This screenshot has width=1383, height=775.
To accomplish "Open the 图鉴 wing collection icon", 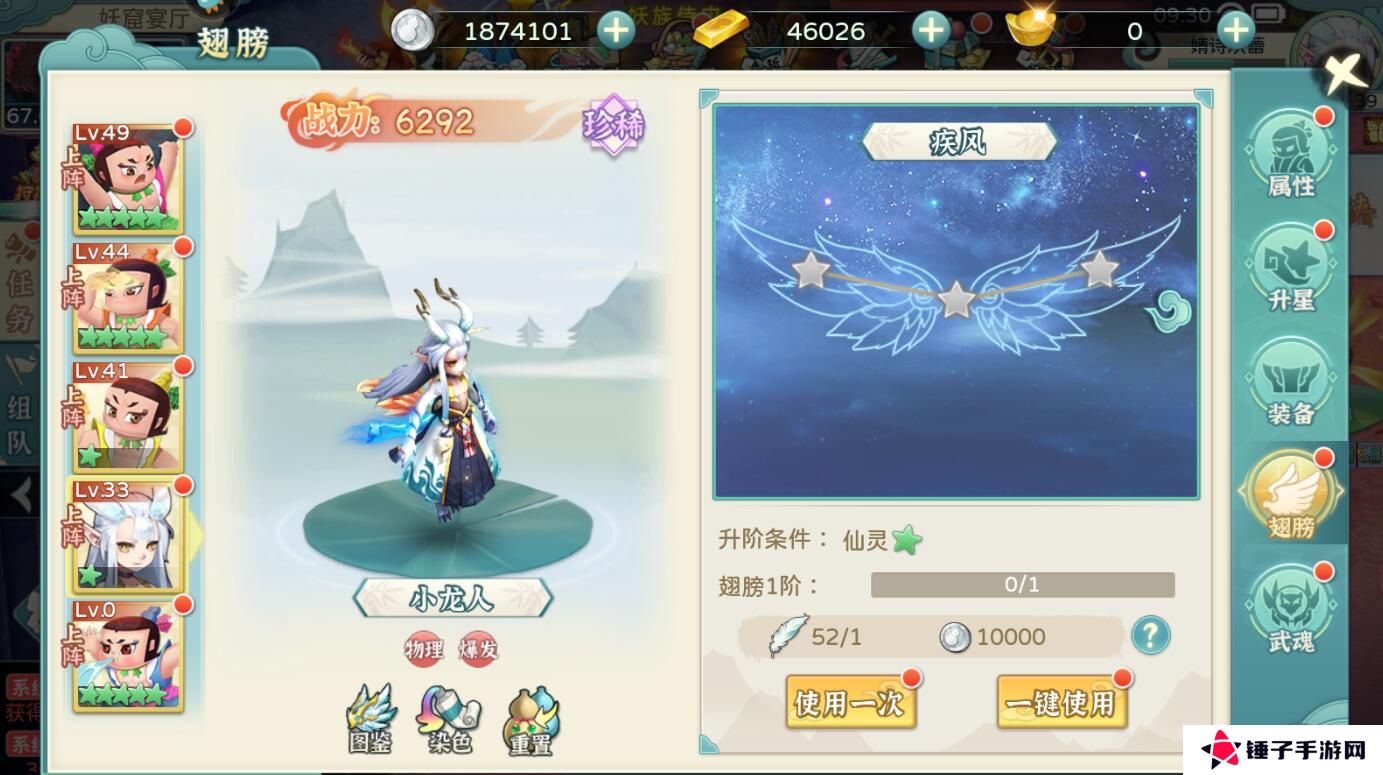I will point(369,718).
